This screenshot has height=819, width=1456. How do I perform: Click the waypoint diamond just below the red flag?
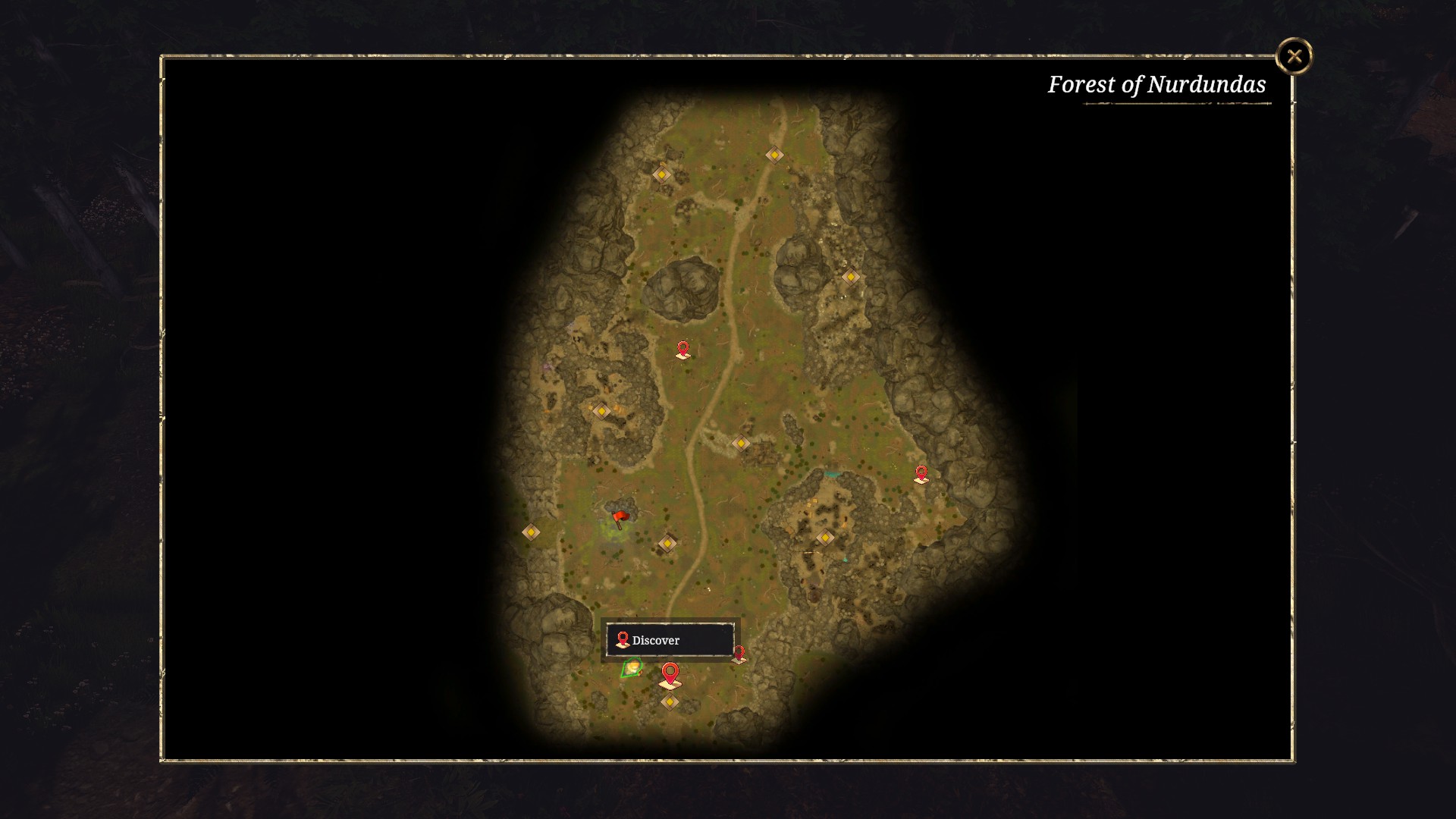tap(667, 542)
